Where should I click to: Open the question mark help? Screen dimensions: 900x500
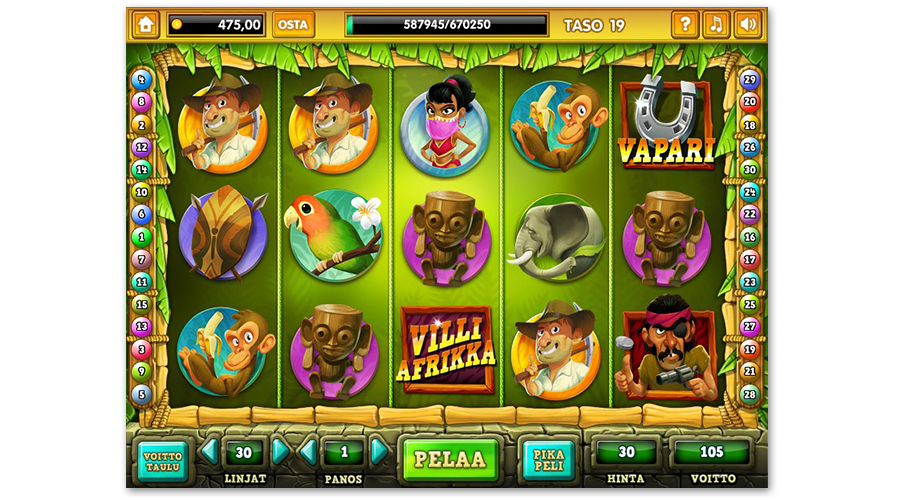(685, 24)
